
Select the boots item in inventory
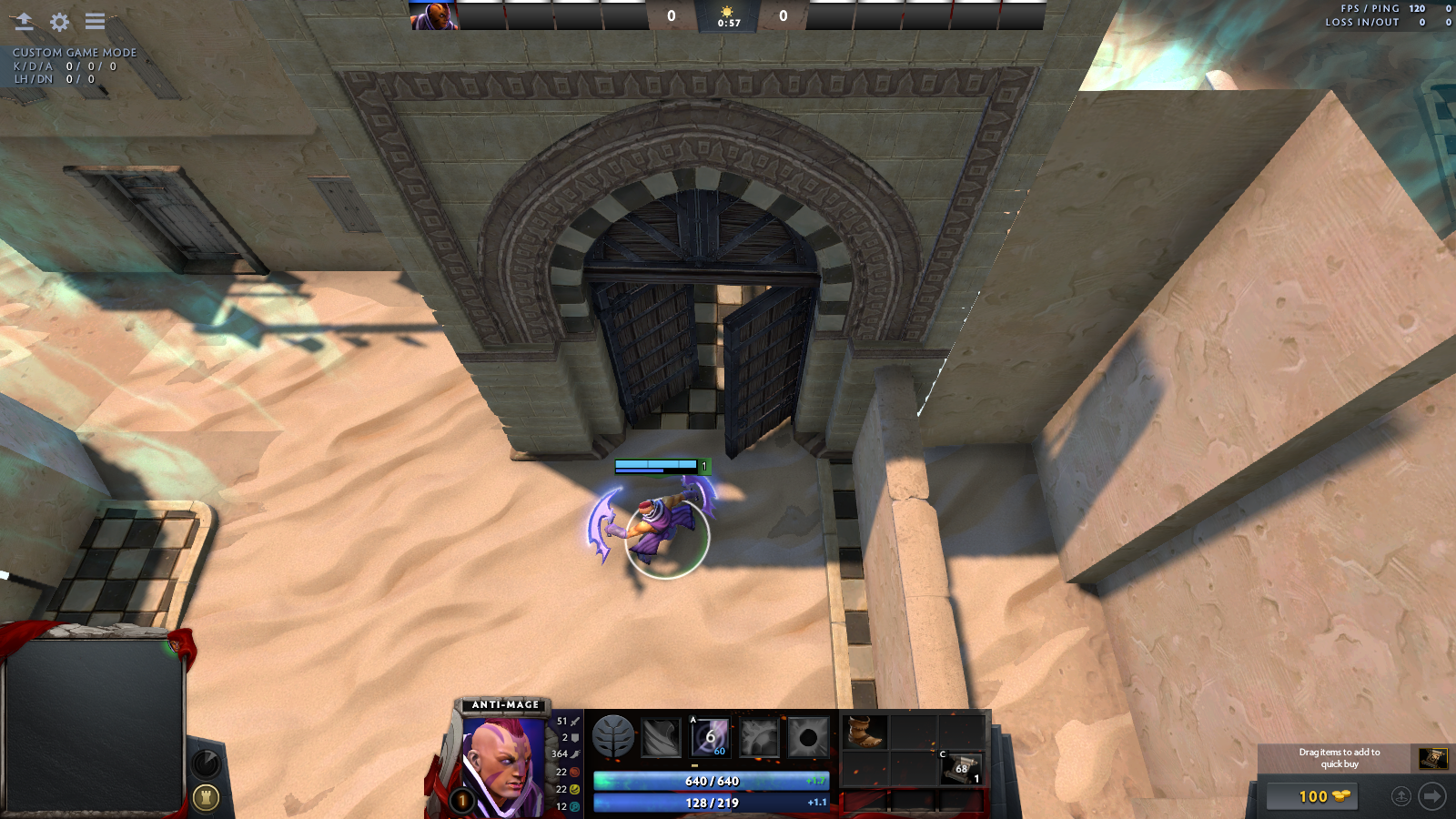point(864,733)
